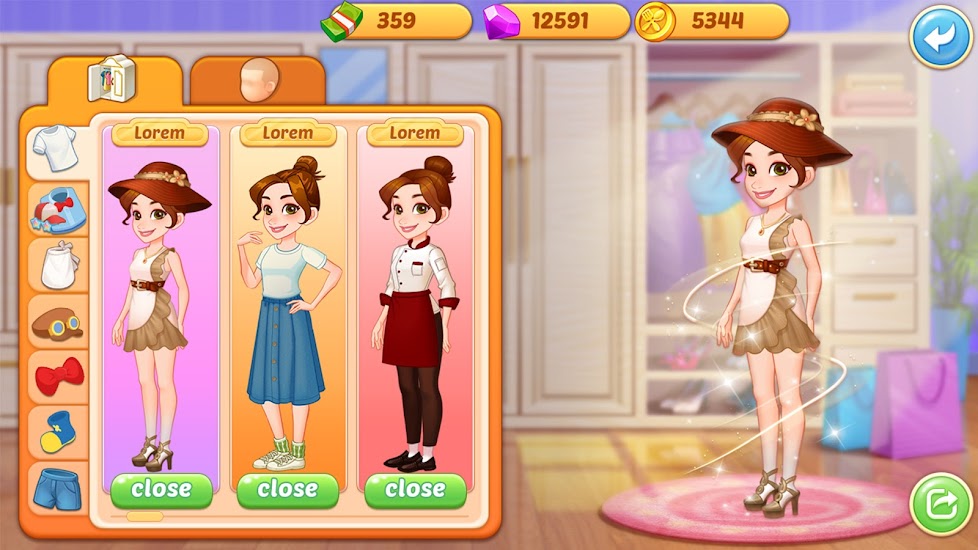978x550 pixels.
Task: Click close under the chef uniform outfit
Action: [x=415, y=490]
